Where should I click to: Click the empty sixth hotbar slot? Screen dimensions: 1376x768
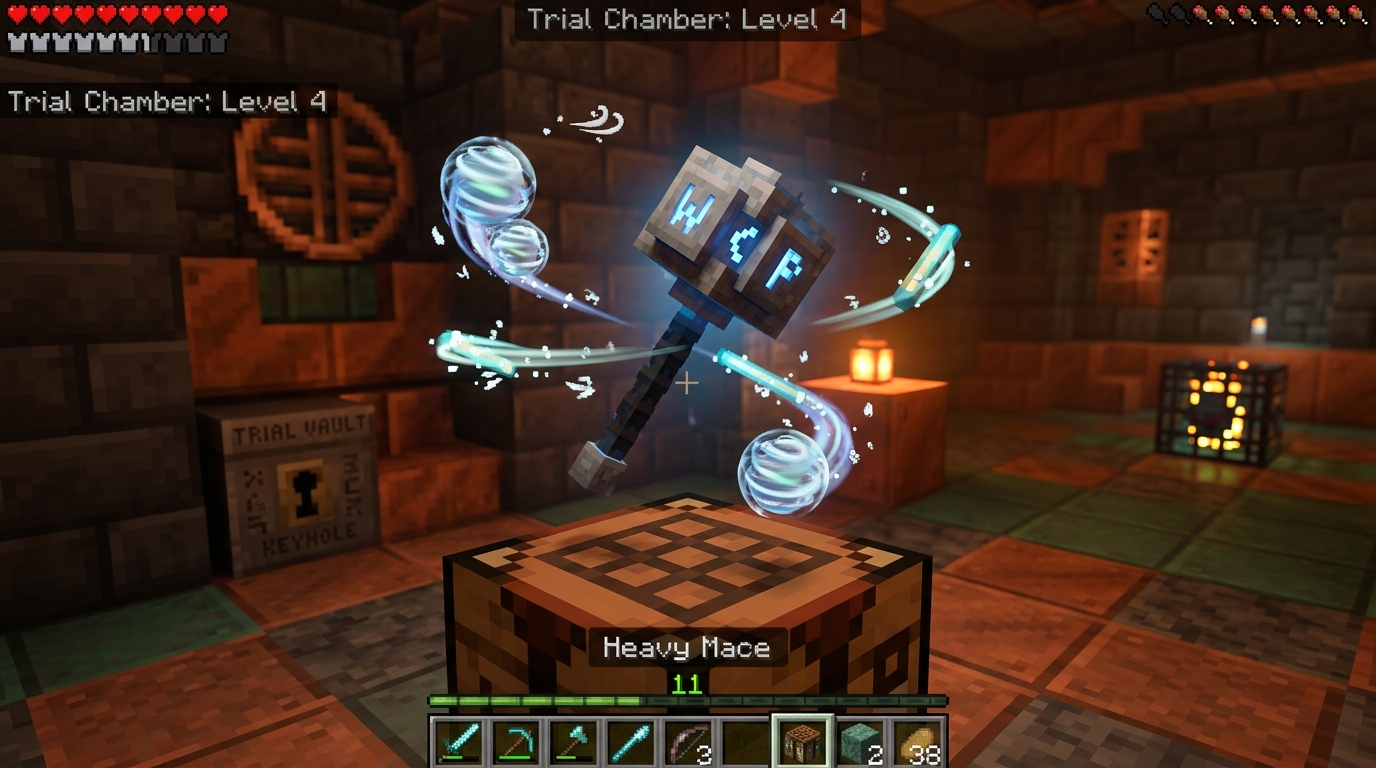pyautogui.click(x=742, y=740)
